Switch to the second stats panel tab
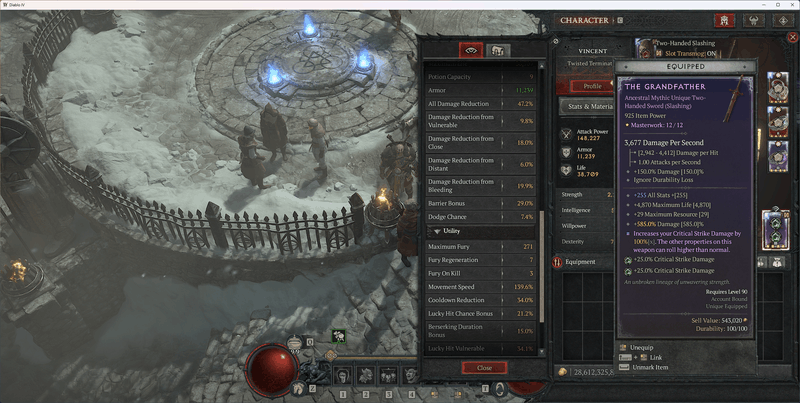 tap(497, 51)
